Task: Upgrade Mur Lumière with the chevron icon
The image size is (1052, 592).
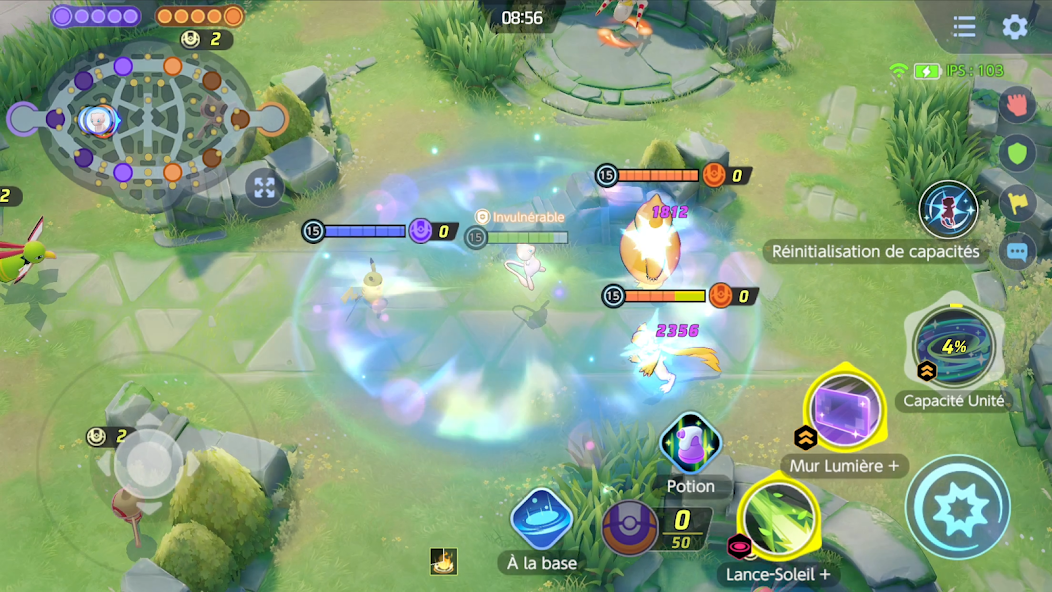Action: 805,437
